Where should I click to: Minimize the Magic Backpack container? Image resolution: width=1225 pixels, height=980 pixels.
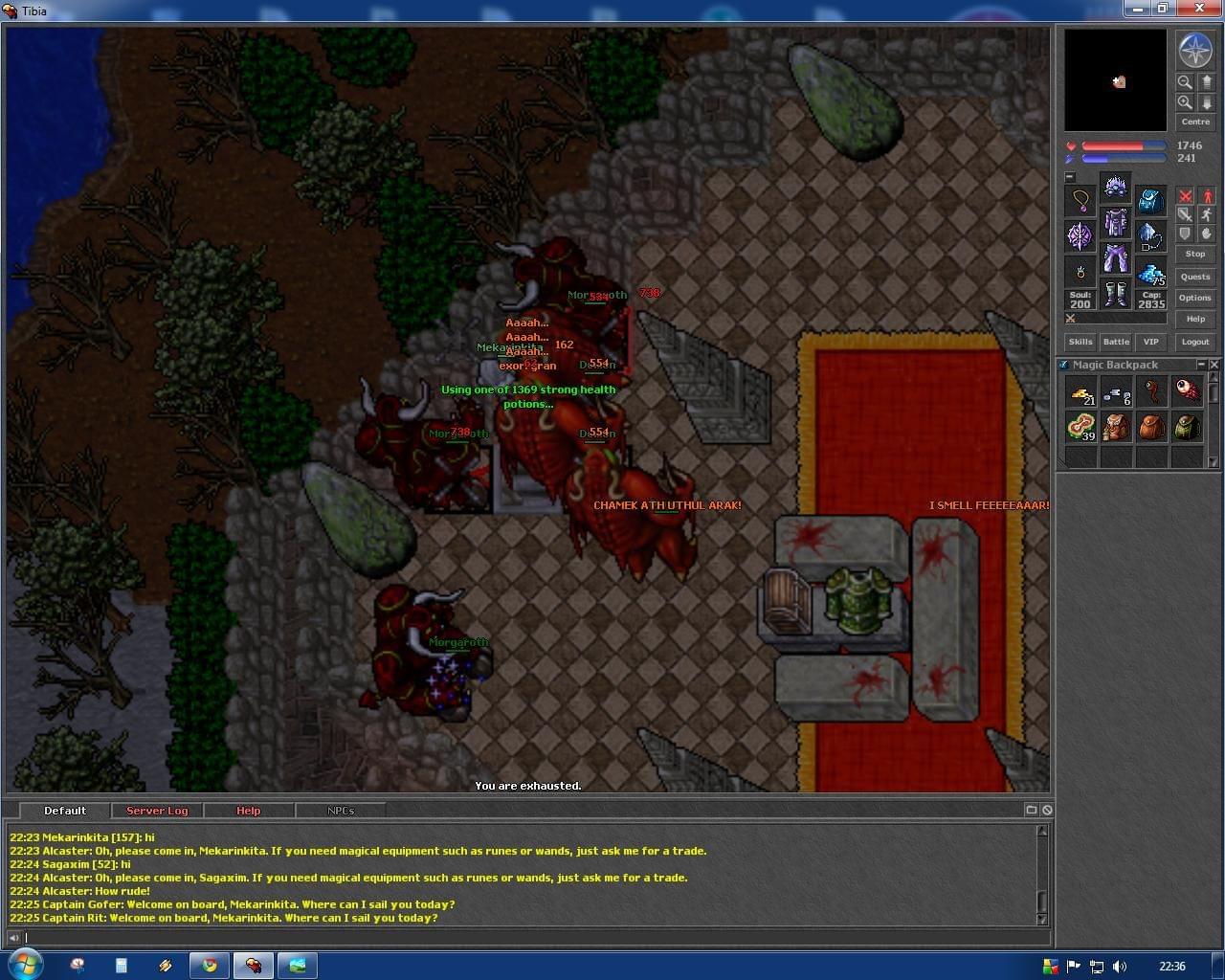pos(1201,365)
